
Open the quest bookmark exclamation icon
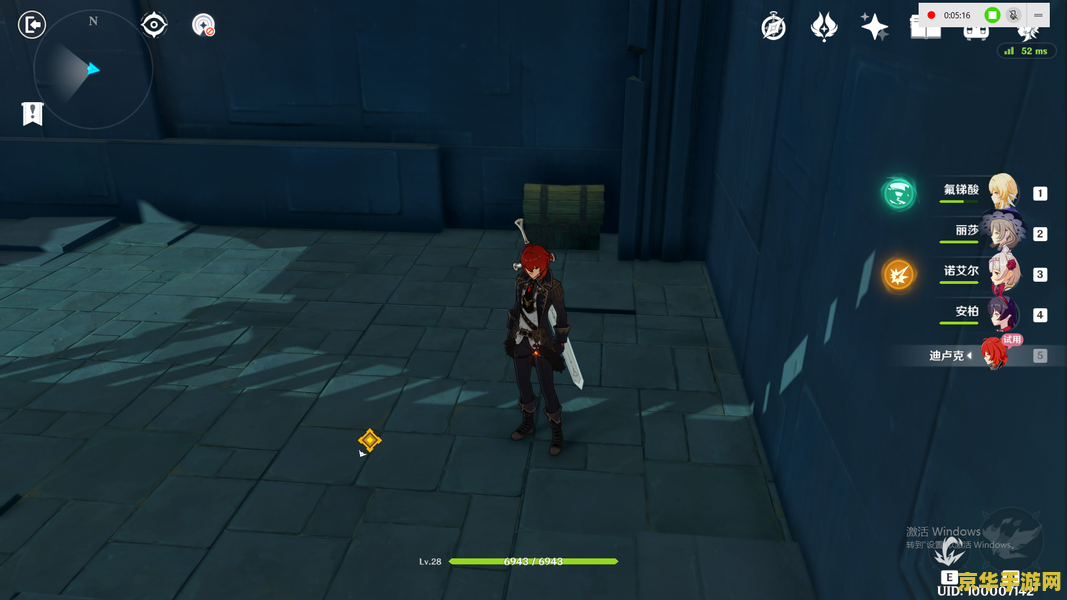[32, 114]
